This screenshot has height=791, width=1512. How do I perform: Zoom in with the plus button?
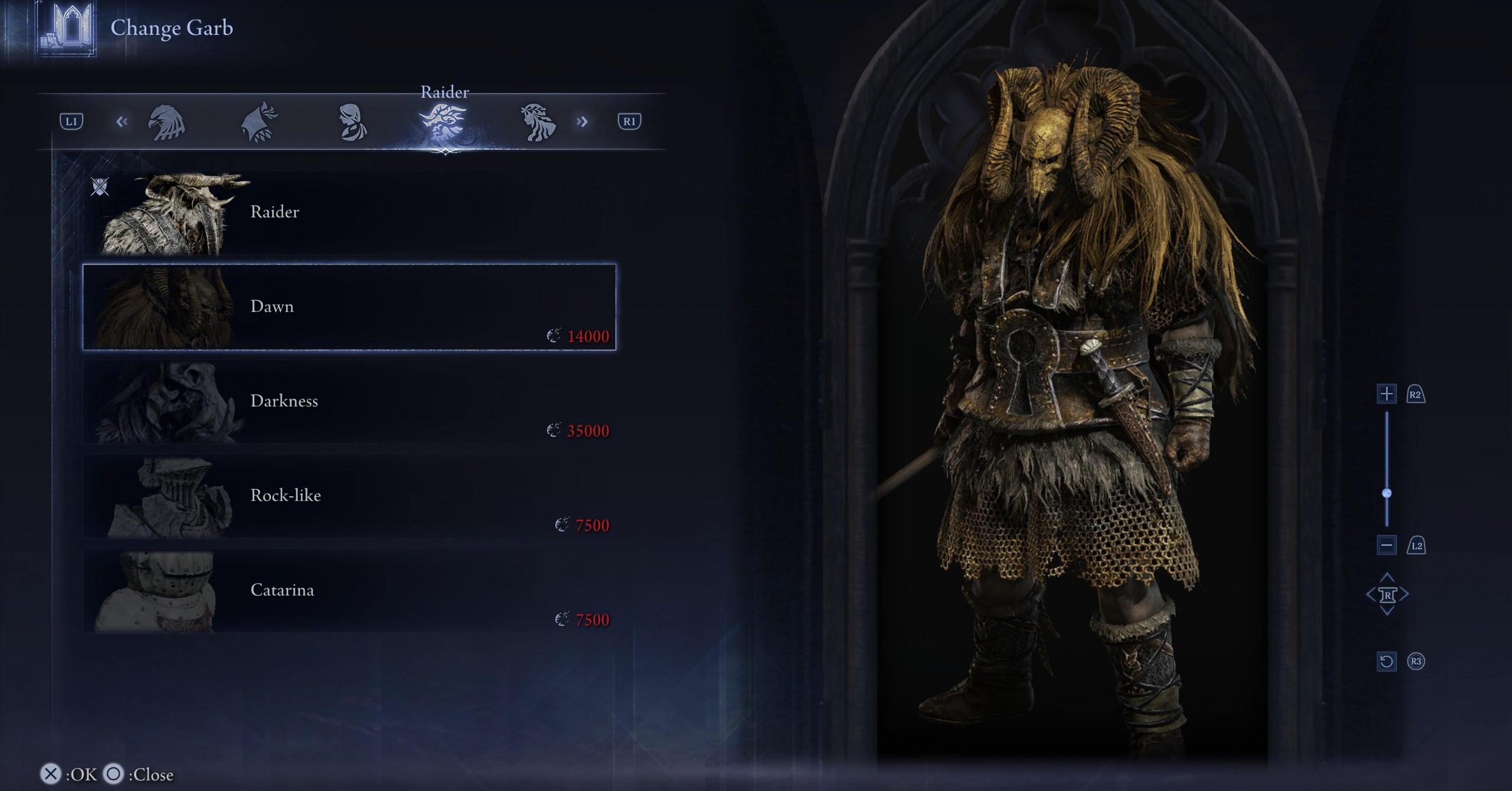1386,394
